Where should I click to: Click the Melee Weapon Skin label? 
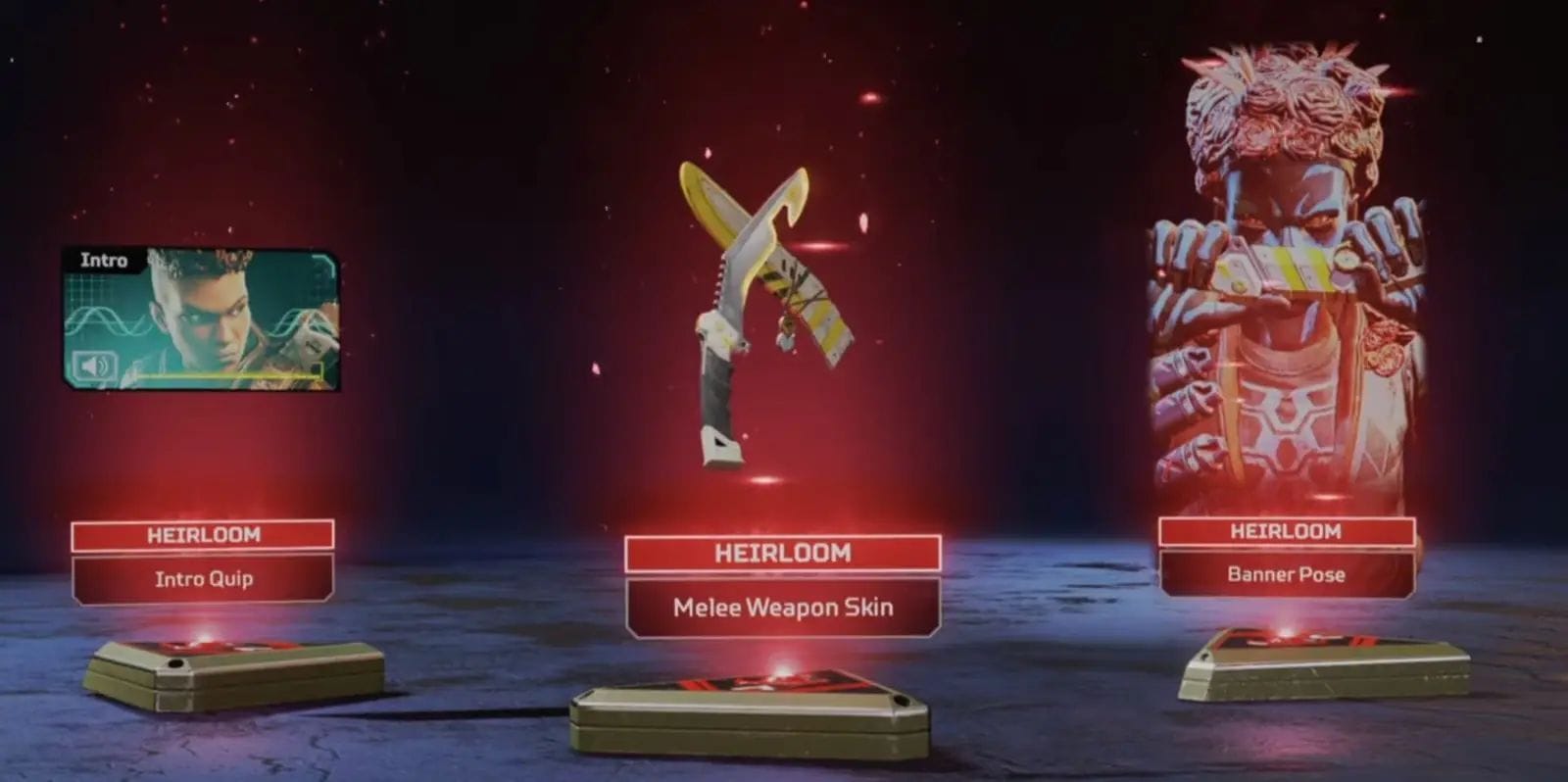781,608
